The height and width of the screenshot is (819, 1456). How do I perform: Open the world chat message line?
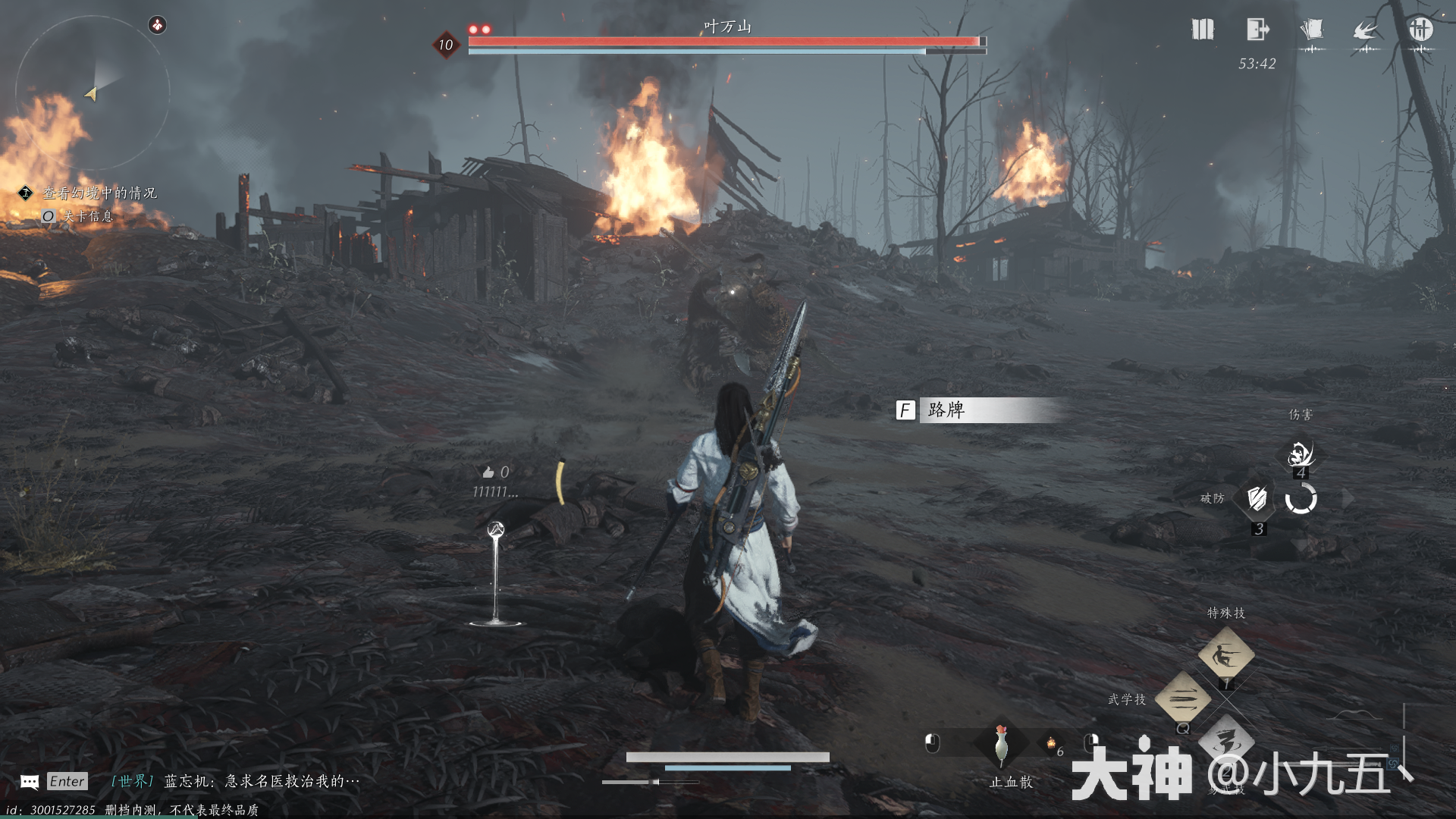click(235, 781)
